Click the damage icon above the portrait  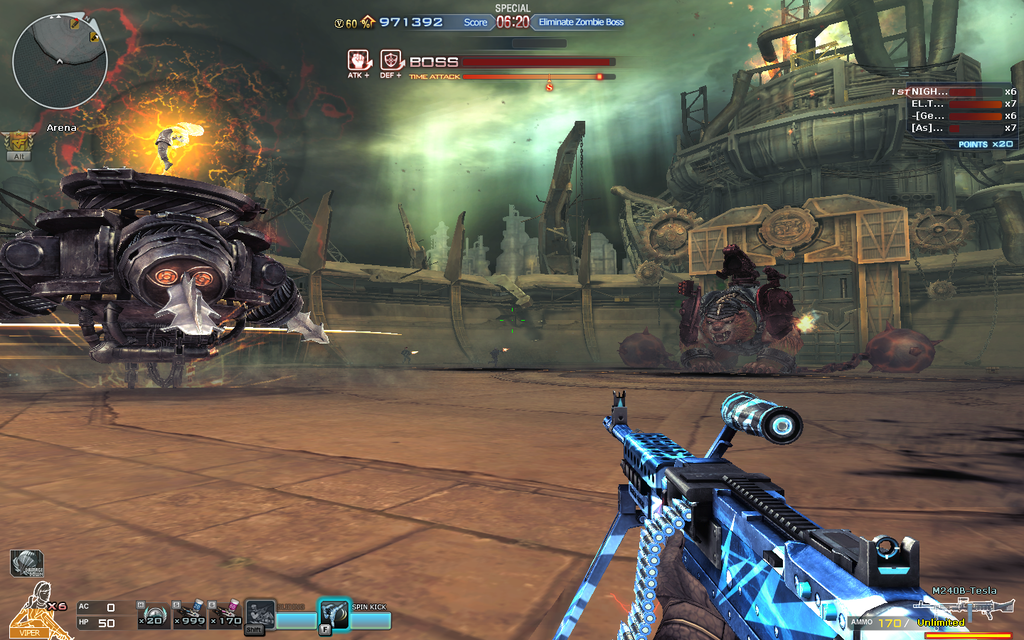26,563
